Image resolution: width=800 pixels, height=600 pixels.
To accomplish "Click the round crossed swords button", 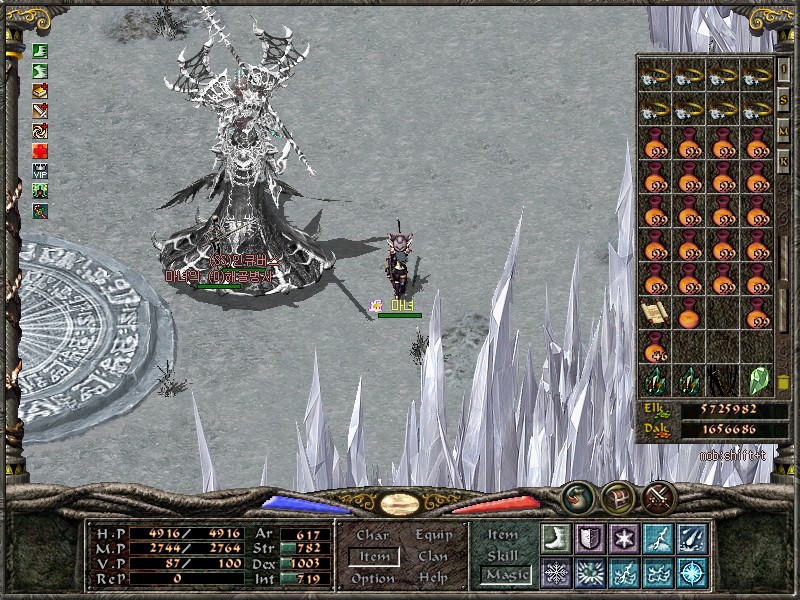I will [659, 497].
